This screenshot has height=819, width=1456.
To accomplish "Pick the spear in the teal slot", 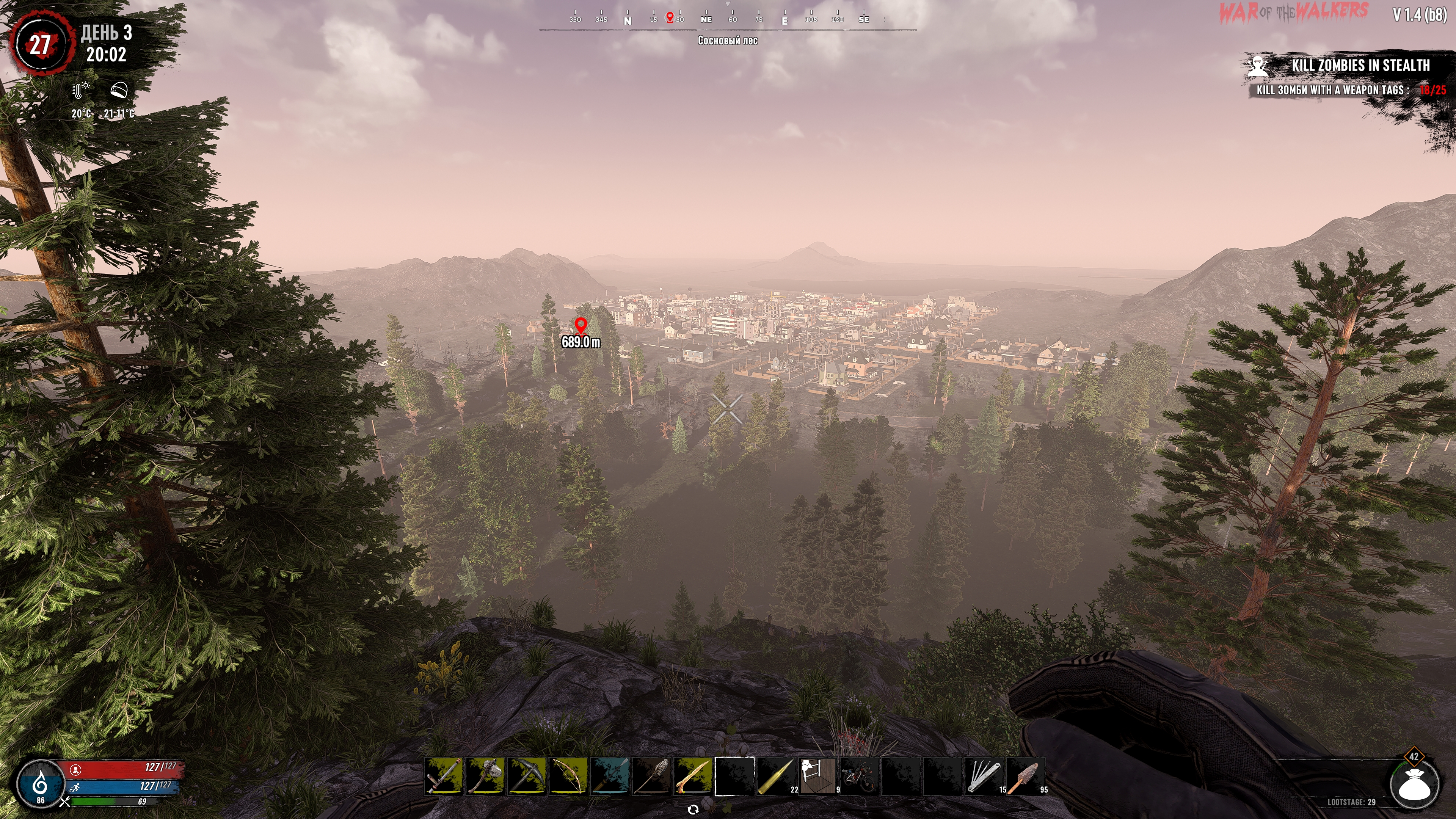I will tap(610, 776).
